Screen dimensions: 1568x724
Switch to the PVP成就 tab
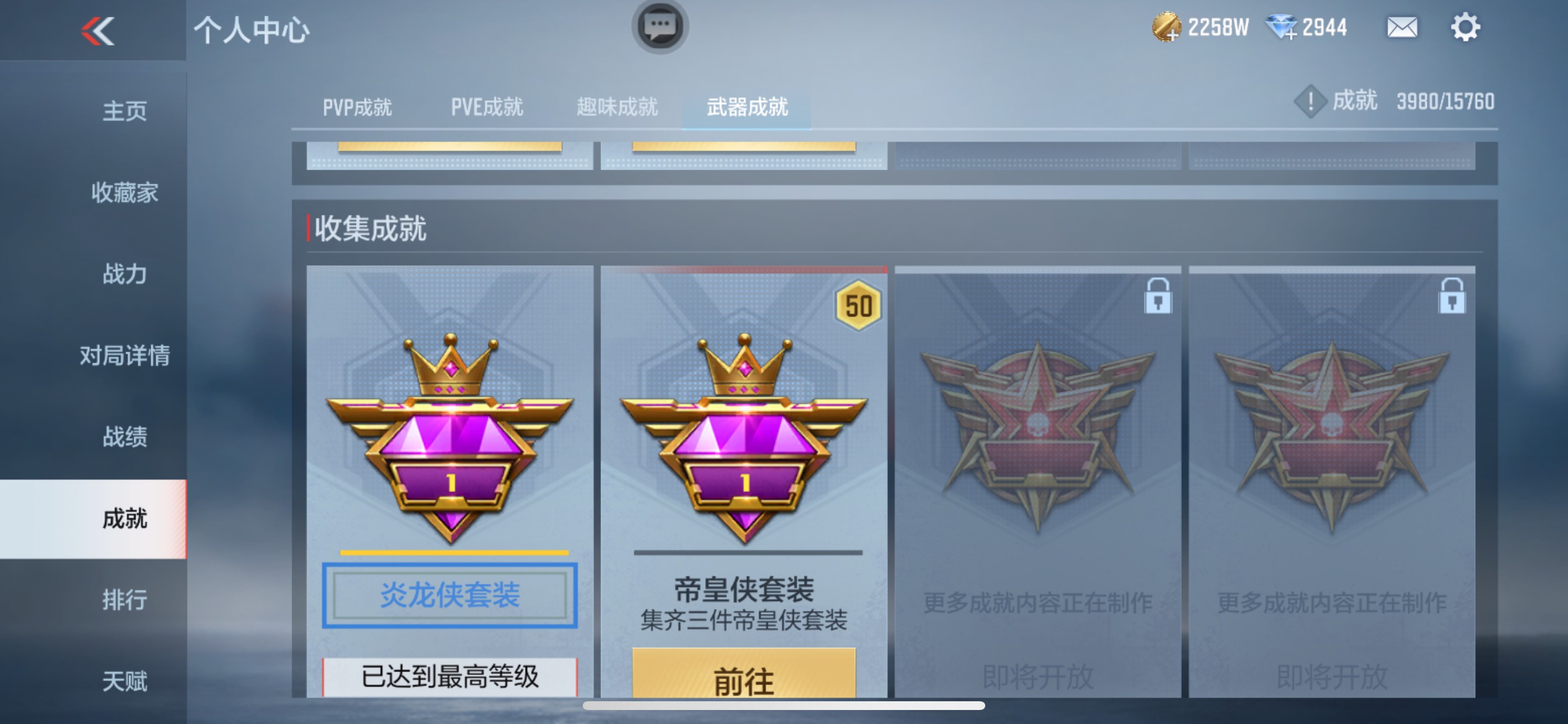tap(359, 107)
